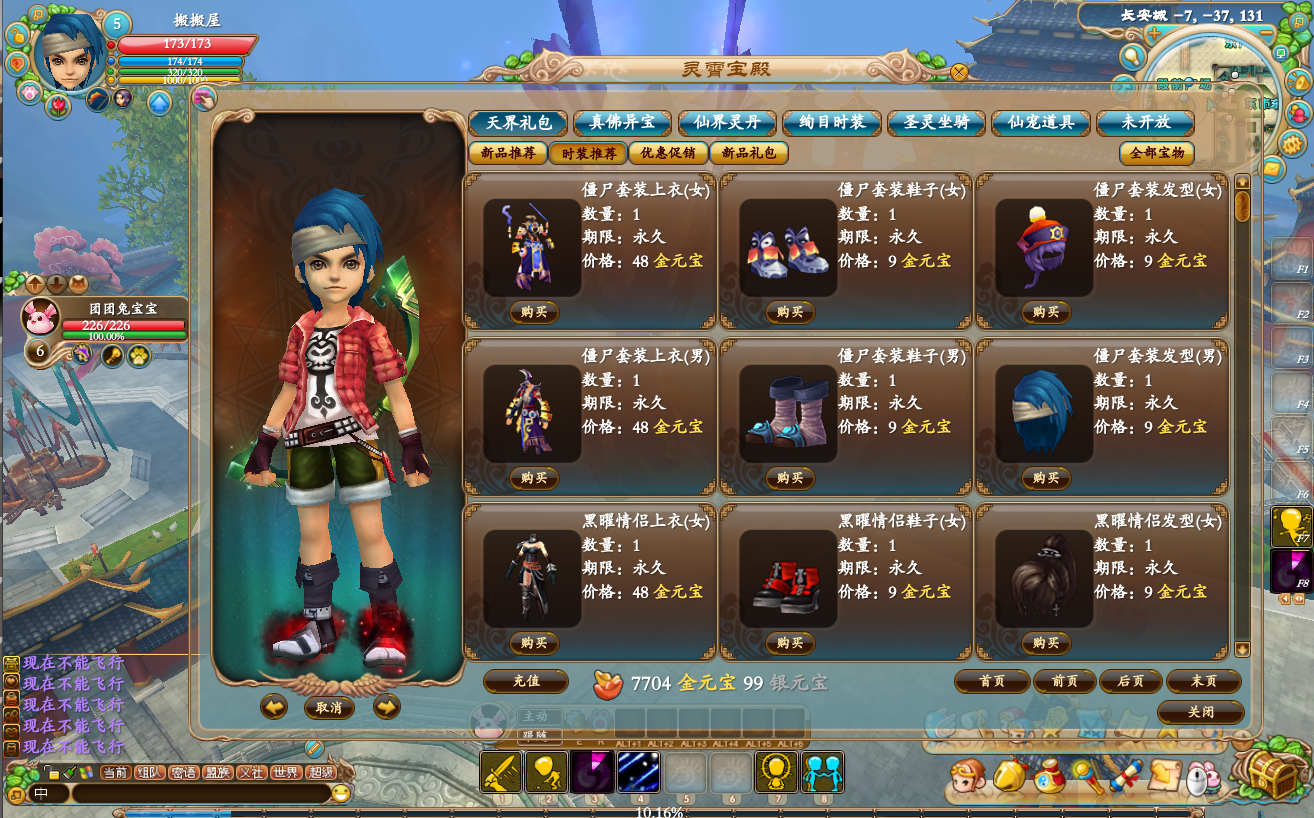The height and width of the screenshot is (818, 1314).
Task: Go to the 后页 next page
Action: pos(1130,681)
